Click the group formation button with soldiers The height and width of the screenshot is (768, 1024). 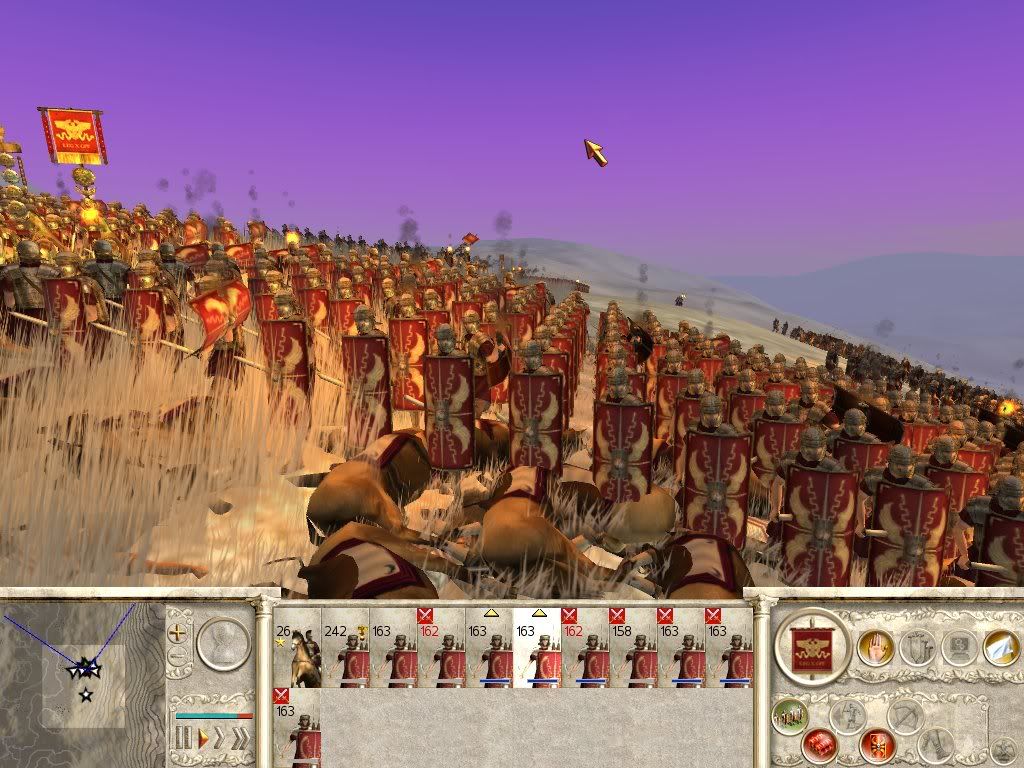[x=790, y=716]
